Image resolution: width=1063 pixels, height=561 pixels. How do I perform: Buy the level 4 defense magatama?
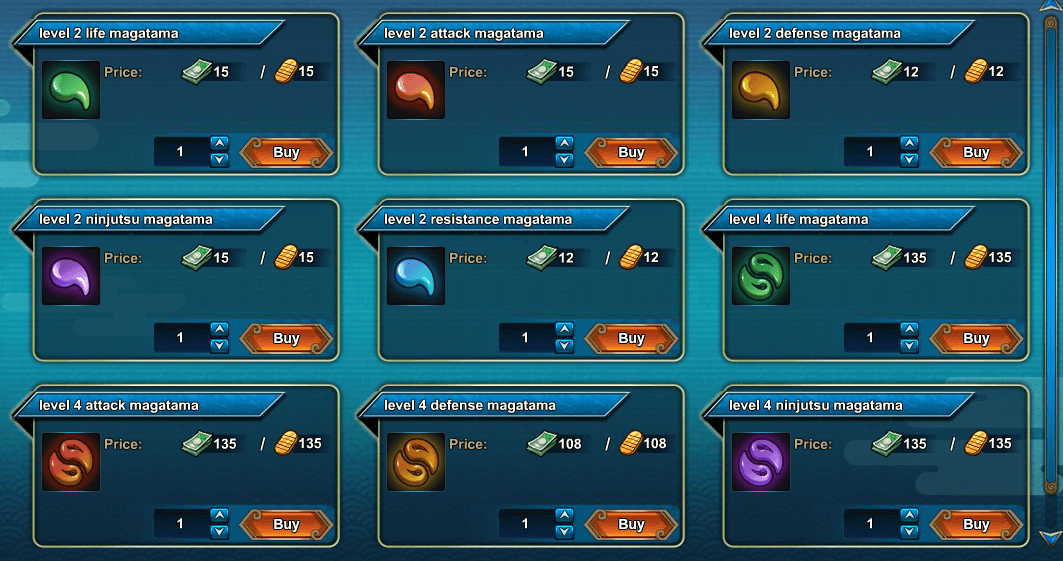(x=631, y=525)
